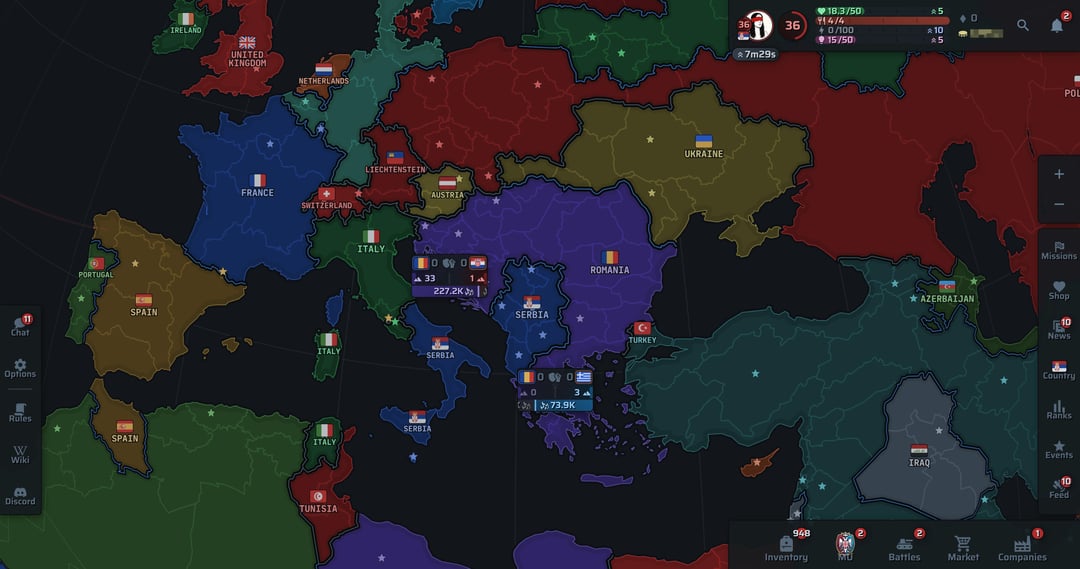Open the Wiki link
1080x569 pixels.
[20, 455]
